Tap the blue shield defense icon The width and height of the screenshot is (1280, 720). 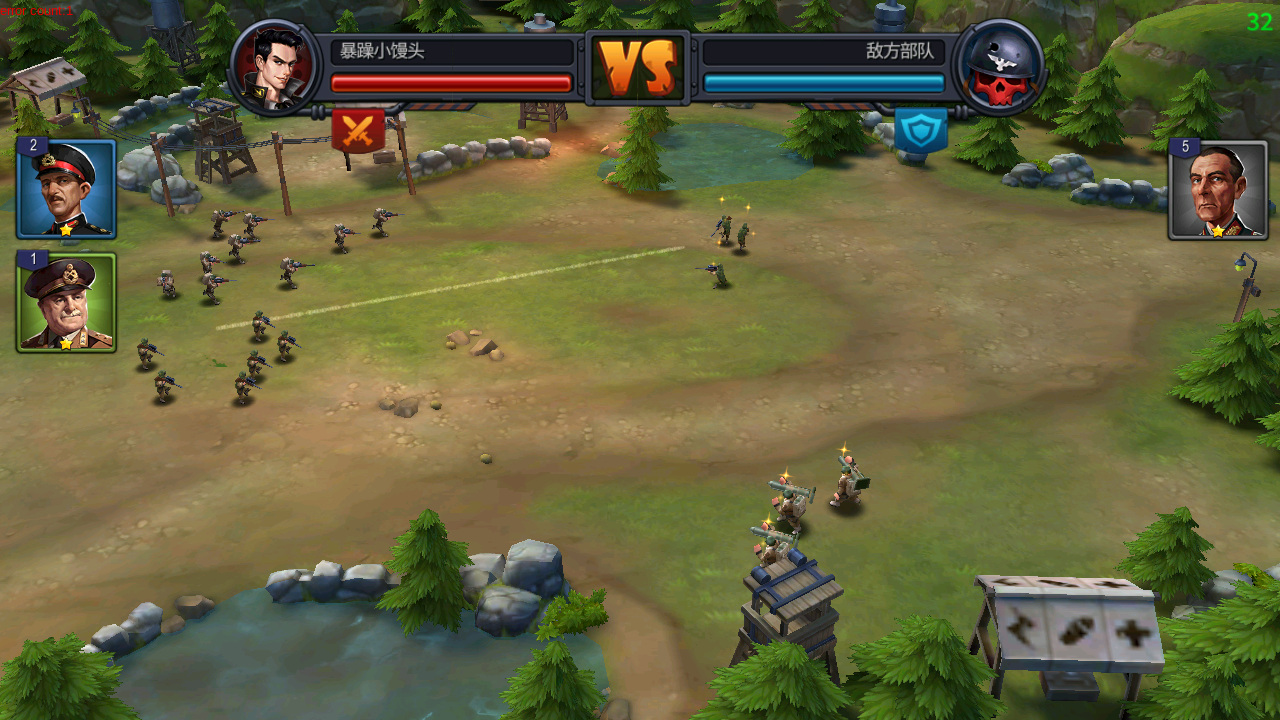pos(920,131)
